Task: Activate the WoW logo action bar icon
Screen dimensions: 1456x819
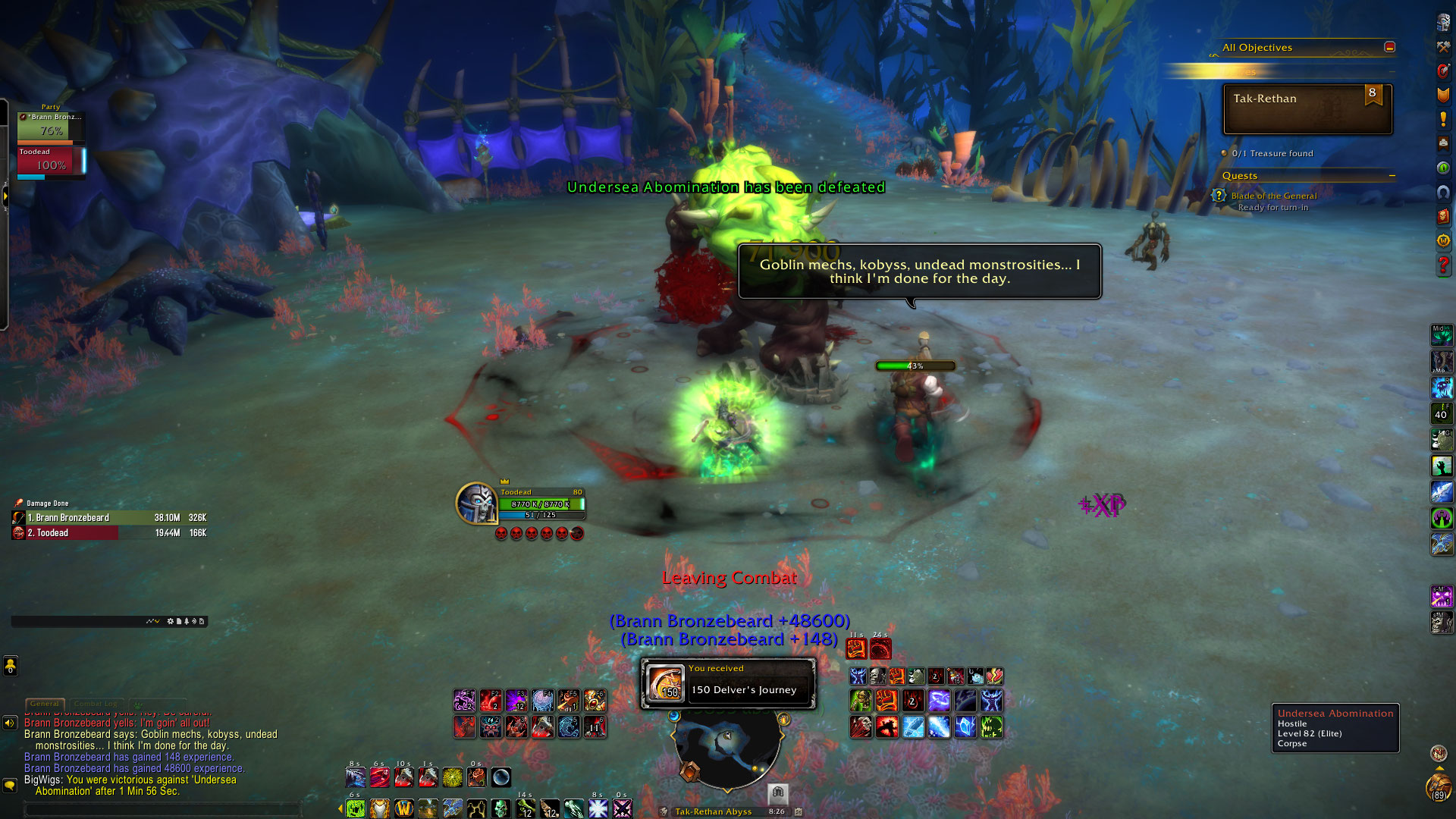Action: point(403,808)
